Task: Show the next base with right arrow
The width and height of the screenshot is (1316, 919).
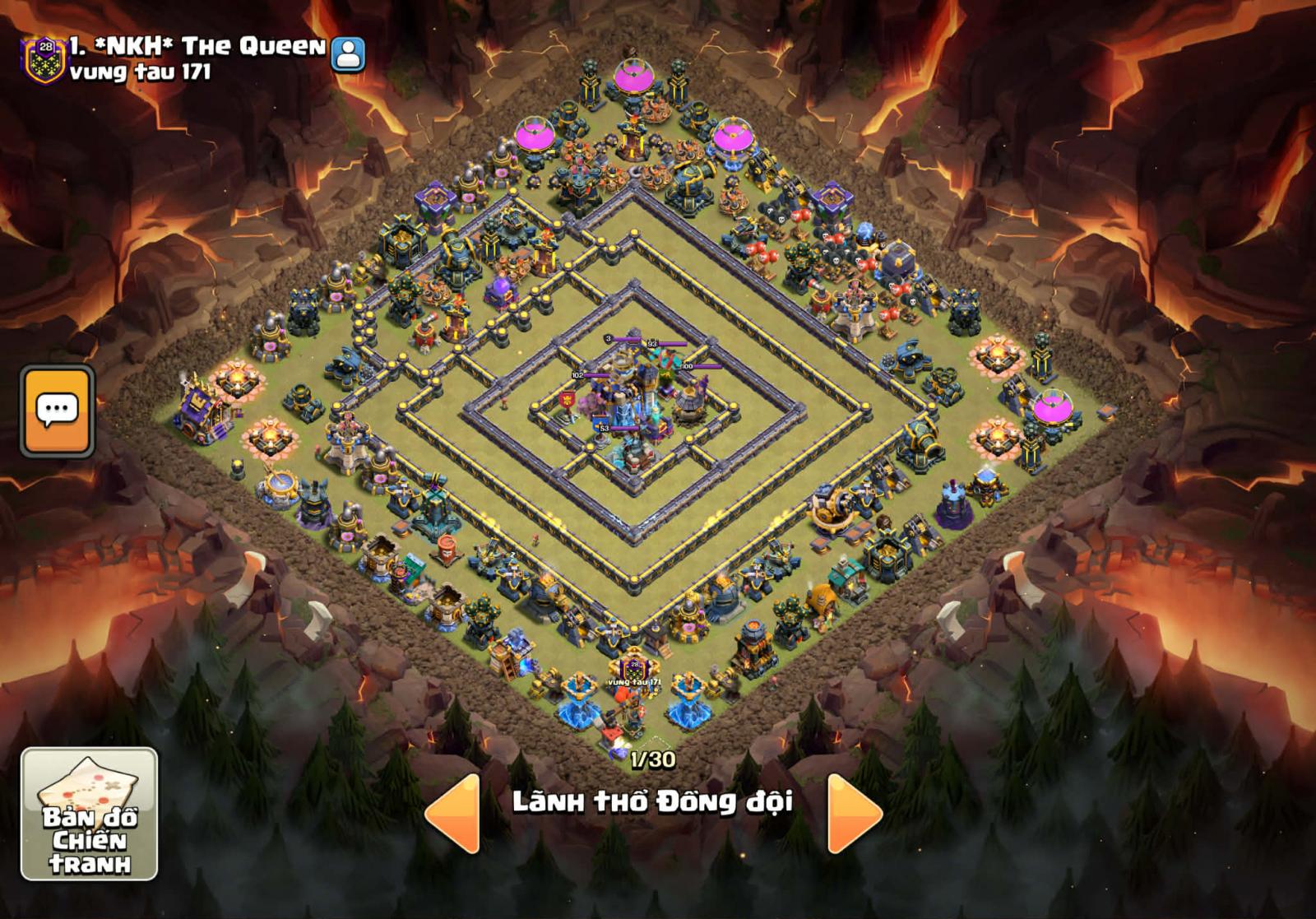Action: pos(853,812)
